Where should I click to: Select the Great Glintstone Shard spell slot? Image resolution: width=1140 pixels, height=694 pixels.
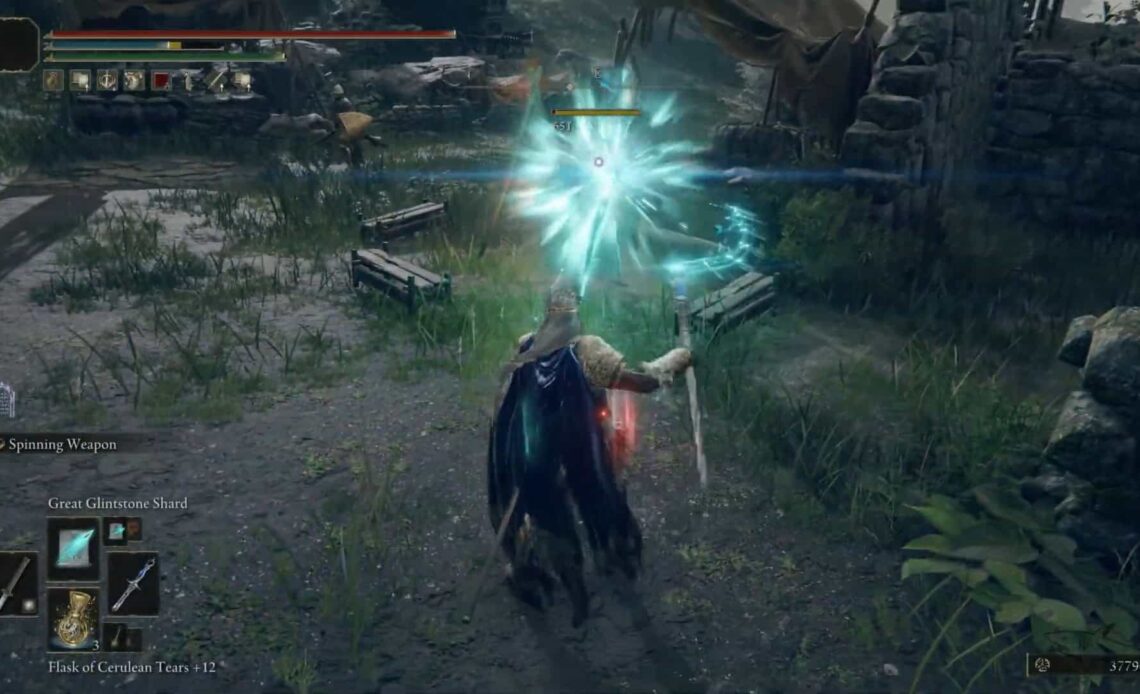[x=73, y=548]
